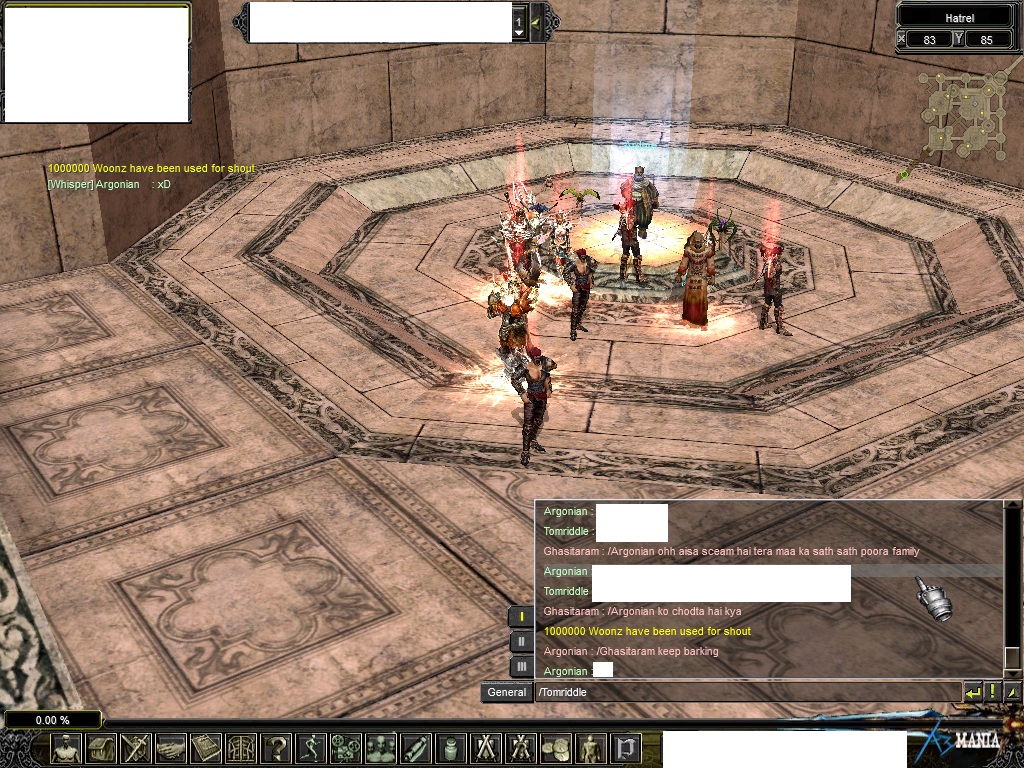Switch to chat tab III
The width and height of the screenshot is (1024, 768).
[x=521, y=666]
